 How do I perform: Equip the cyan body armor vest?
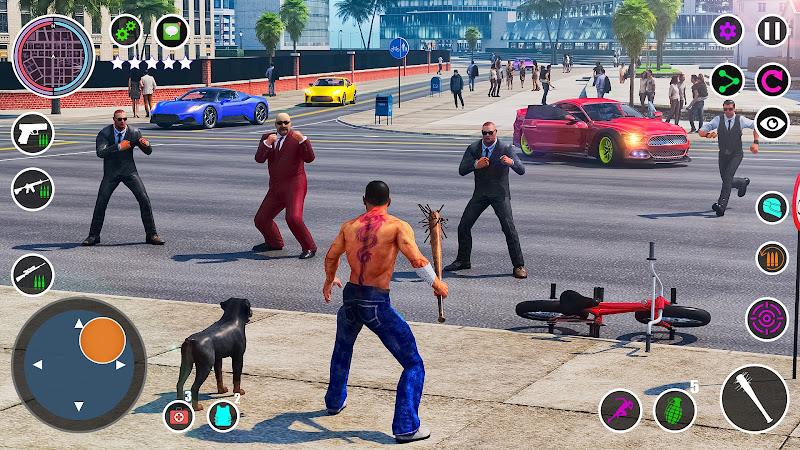click(223, 415)
